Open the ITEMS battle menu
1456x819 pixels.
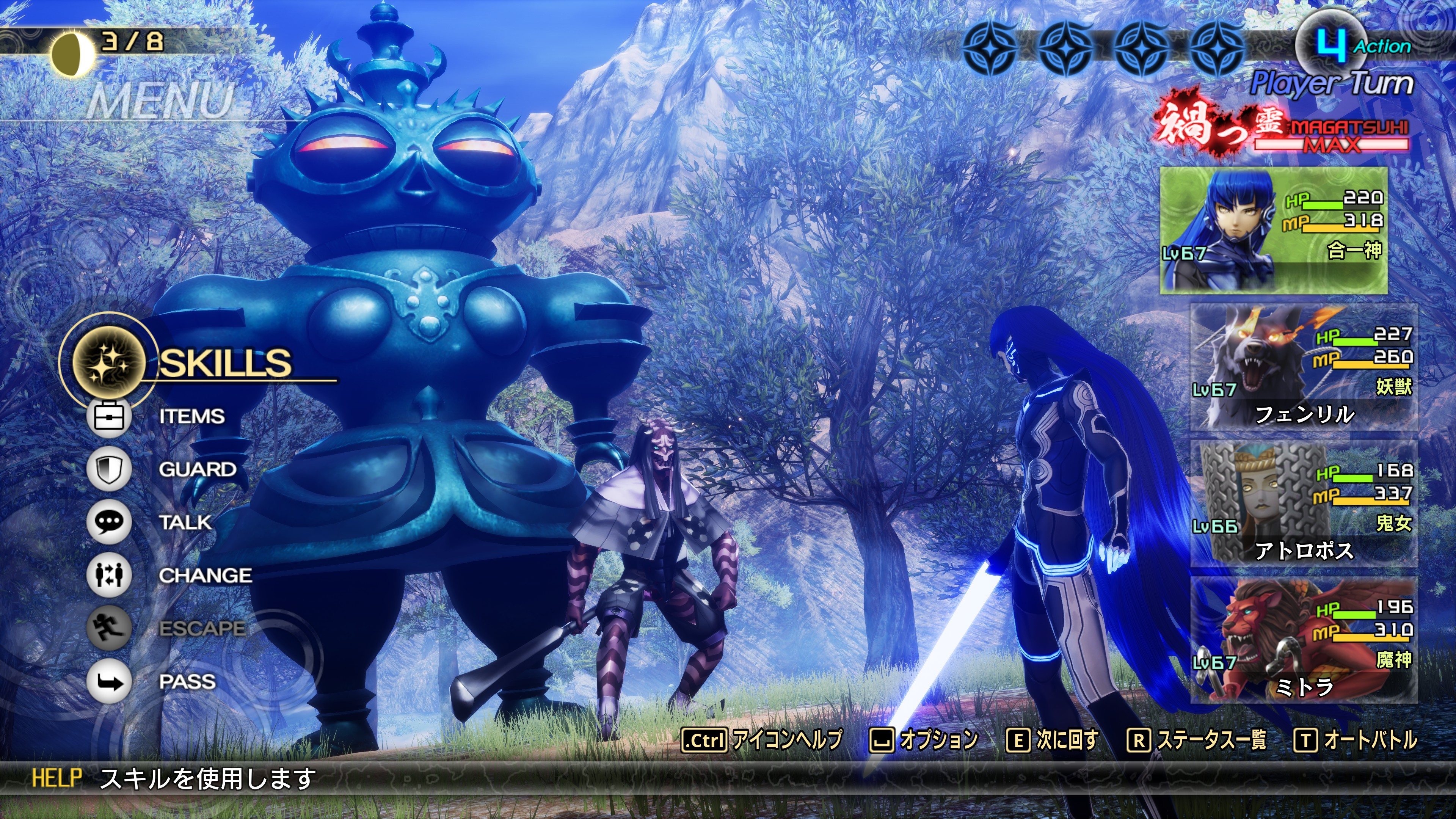click(x=191, y=417)
